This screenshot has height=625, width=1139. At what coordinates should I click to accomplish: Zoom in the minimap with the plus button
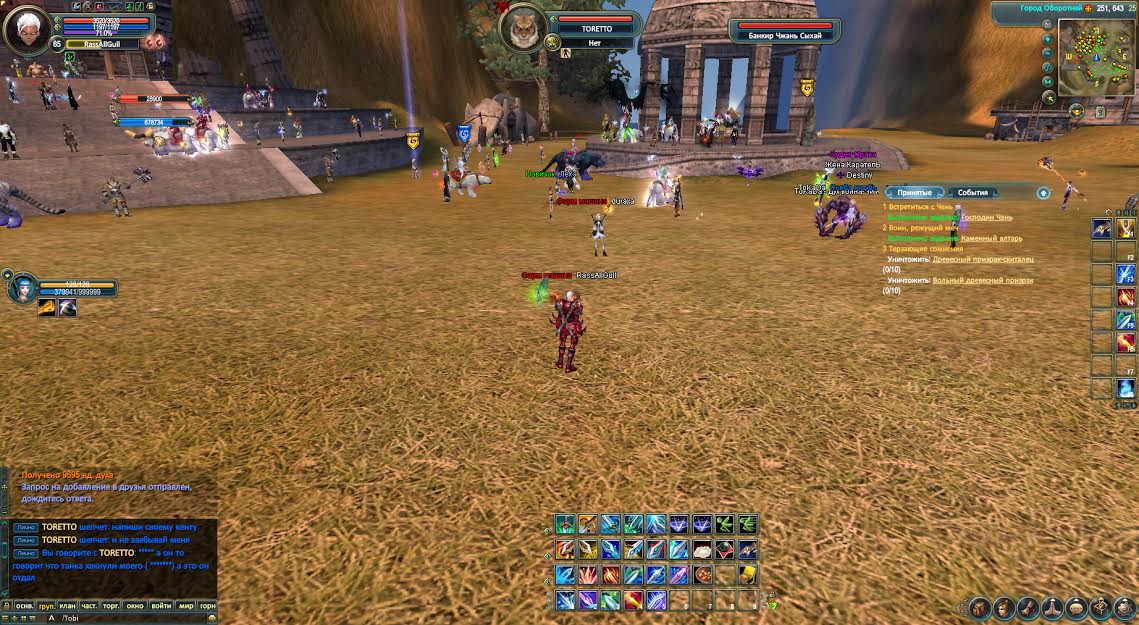pos(1048,41)
